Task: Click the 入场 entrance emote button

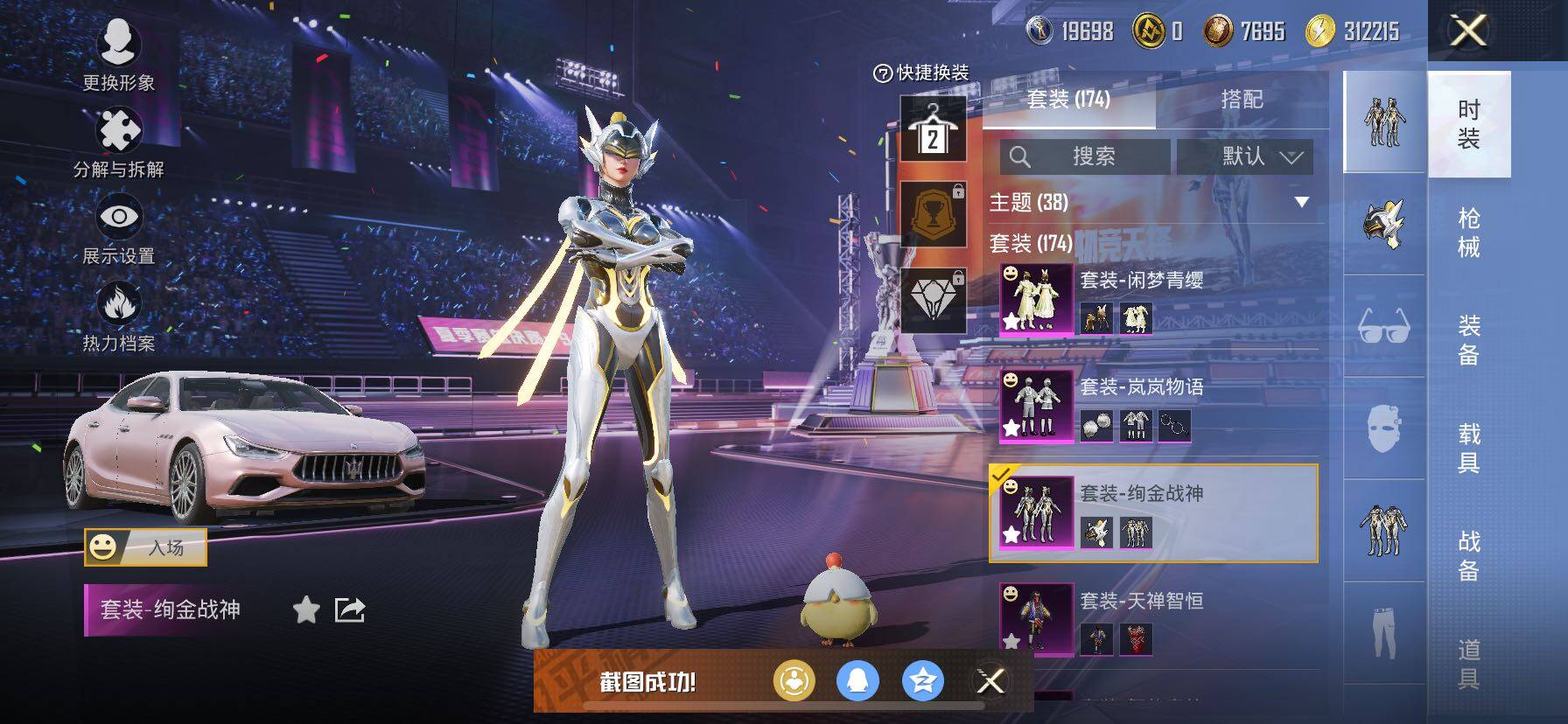Action: [x=146, y=547]
